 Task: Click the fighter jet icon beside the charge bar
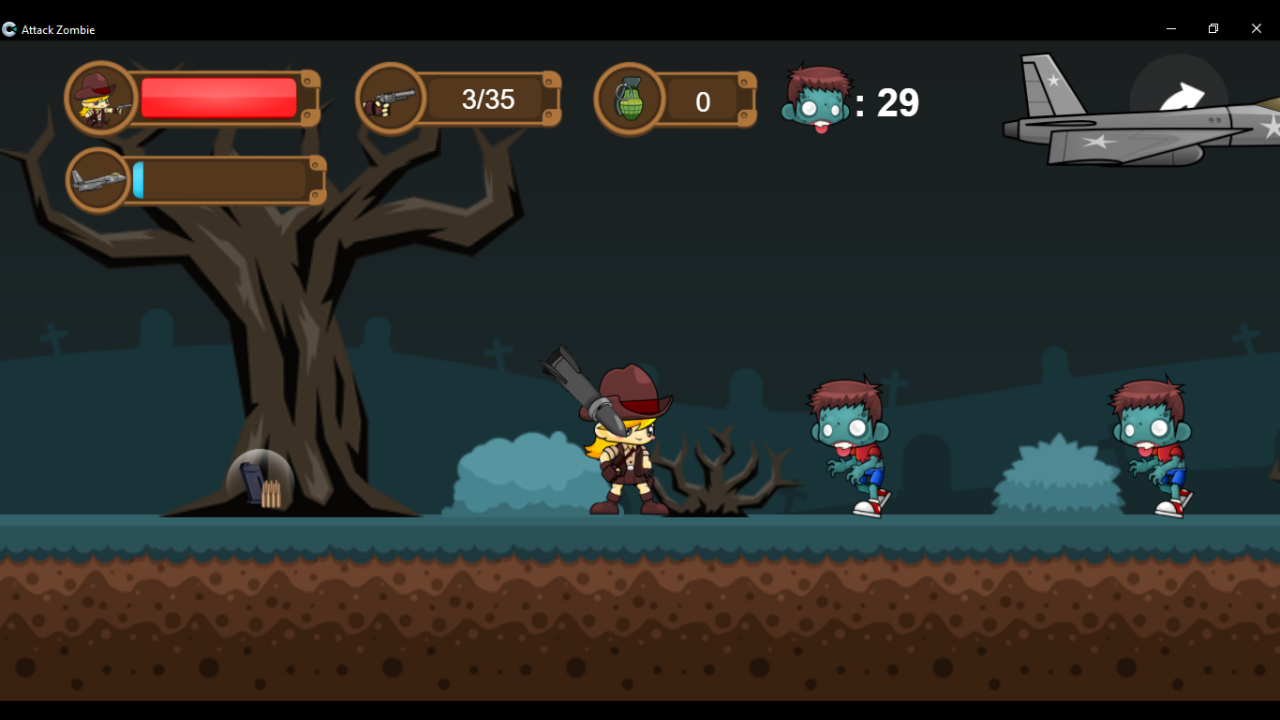click(98, 180)
